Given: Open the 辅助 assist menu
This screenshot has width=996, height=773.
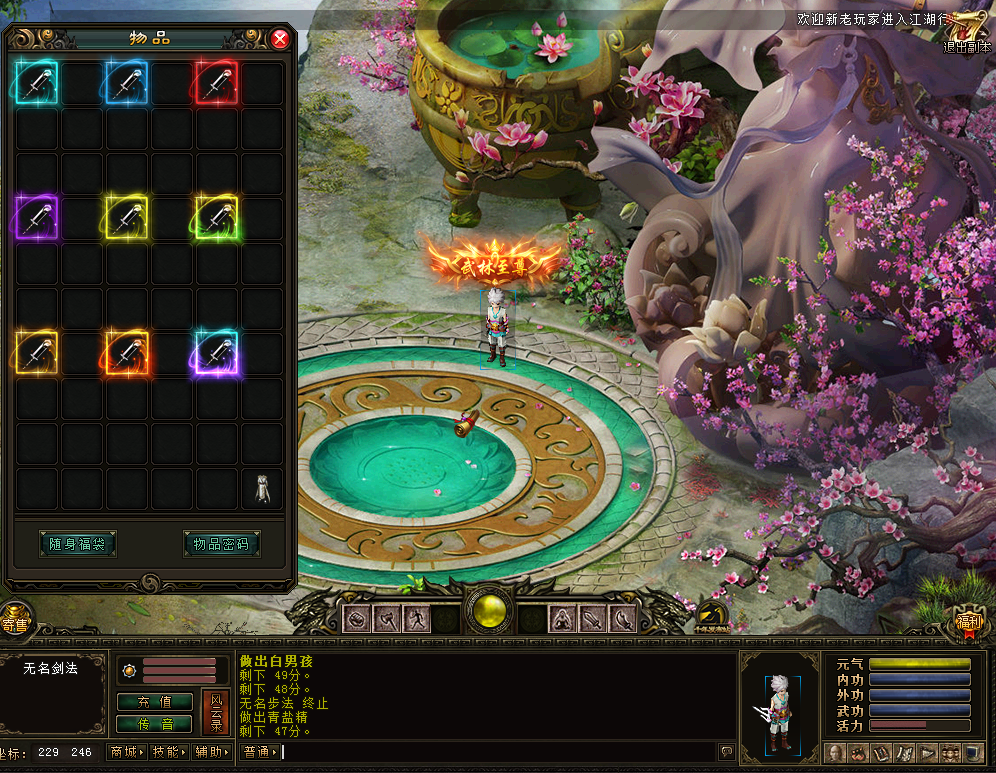Looking at the screenshot, I should 213,752.
